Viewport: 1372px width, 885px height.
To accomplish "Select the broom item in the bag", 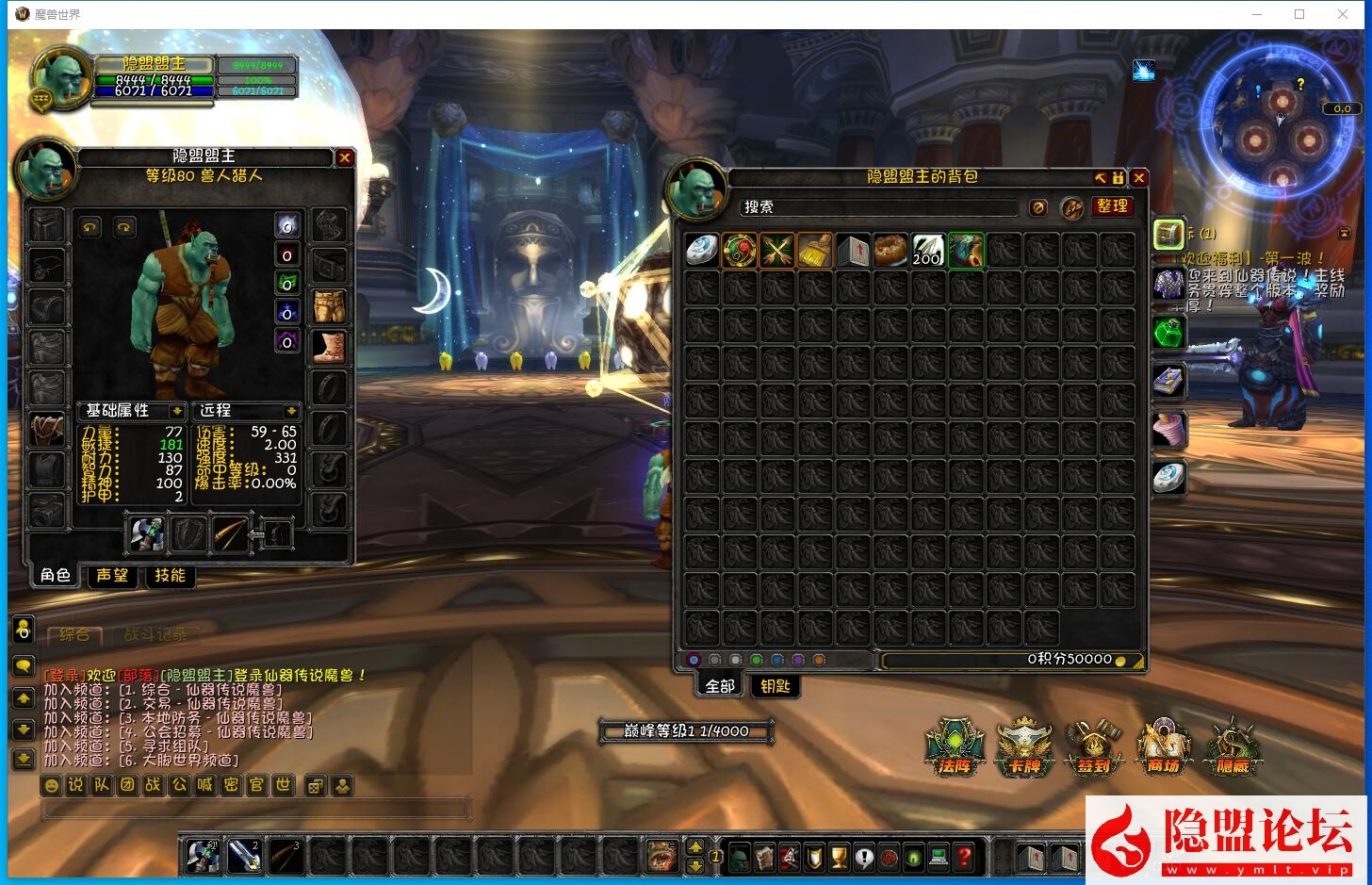I will click(815, 251).
